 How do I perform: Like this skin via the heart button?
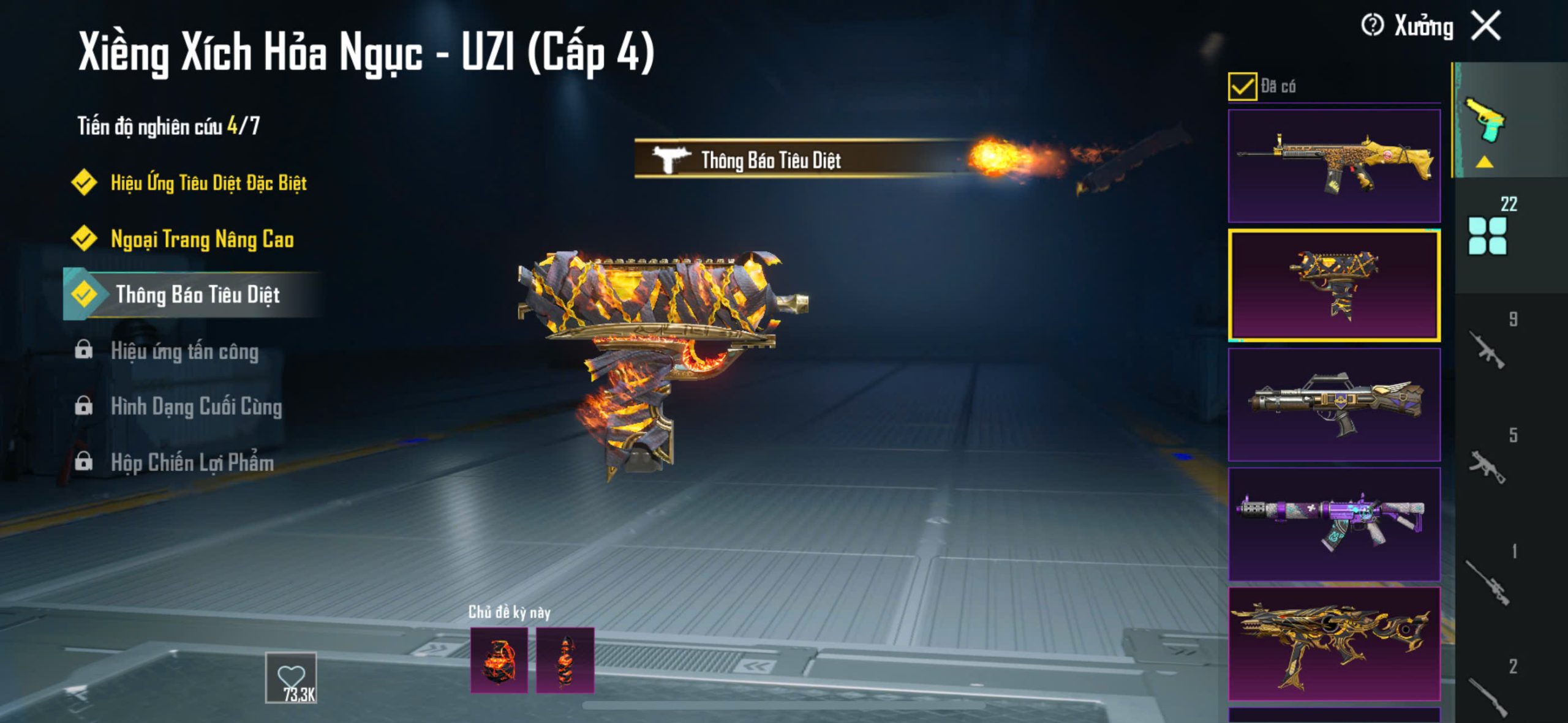pos(291,678)
